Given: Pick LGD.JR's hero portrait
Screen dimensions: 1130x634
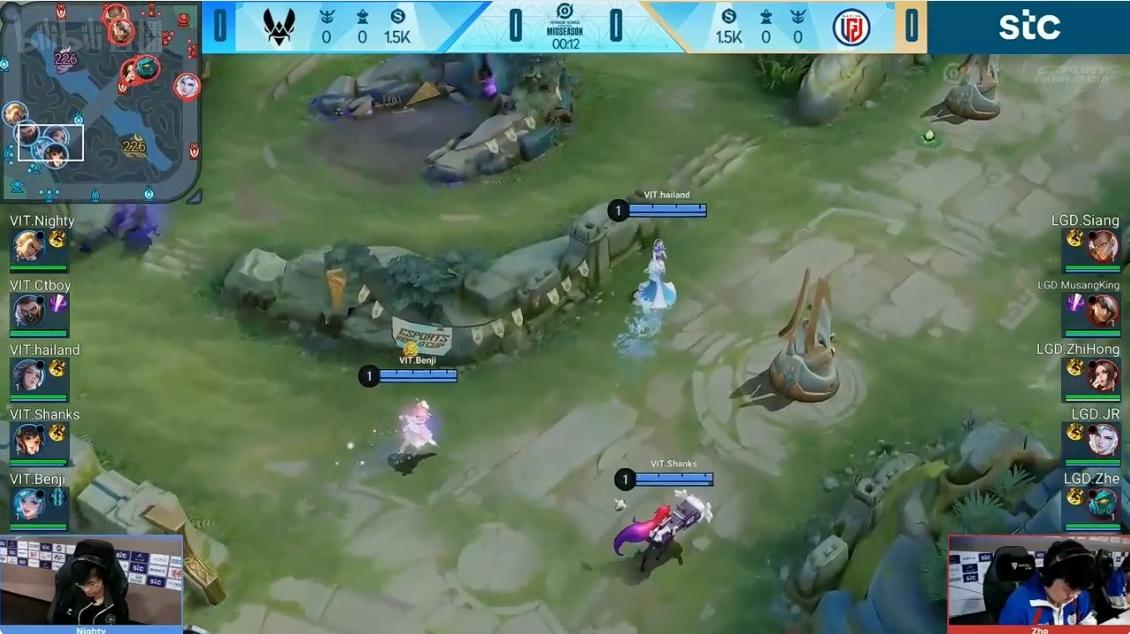Looking at the screenshot, I should (x=1103, y=439).
